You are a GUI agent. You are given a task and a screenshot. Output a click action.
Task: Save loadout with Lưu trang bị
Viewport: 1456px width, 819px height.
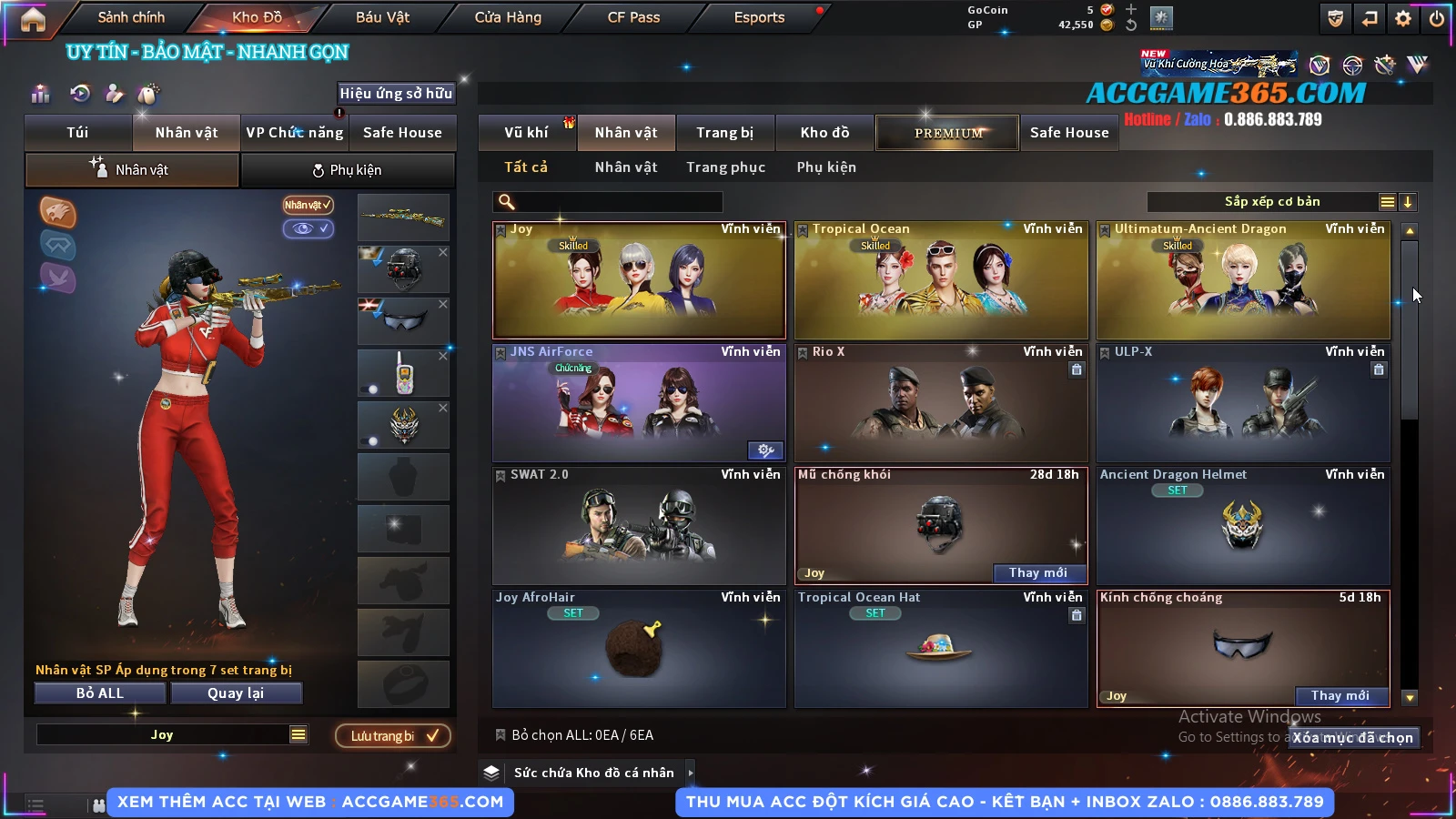(x=393, y=735)
